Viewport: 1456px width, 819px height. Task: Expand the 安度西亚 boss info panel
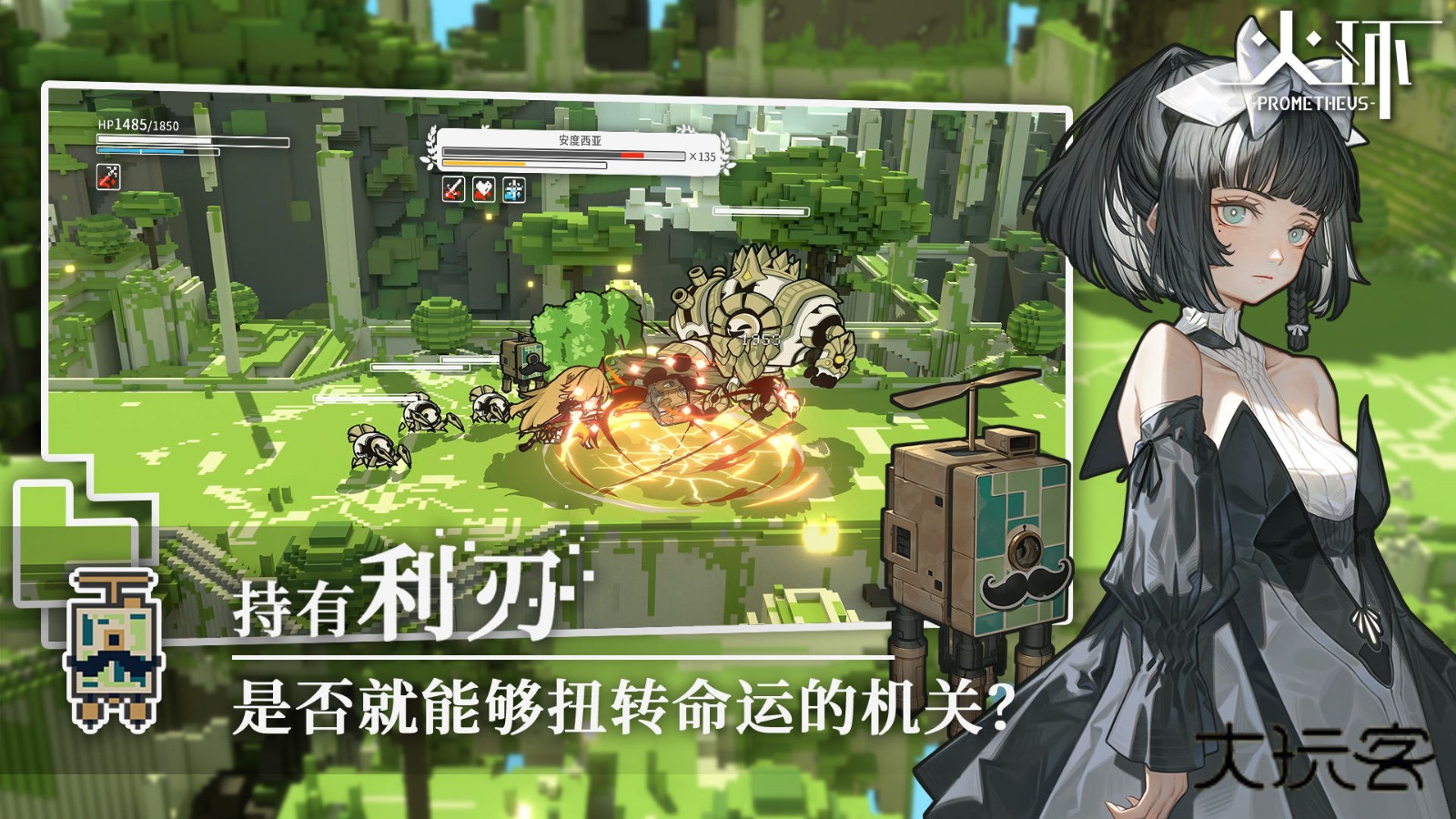pos(573,150)
